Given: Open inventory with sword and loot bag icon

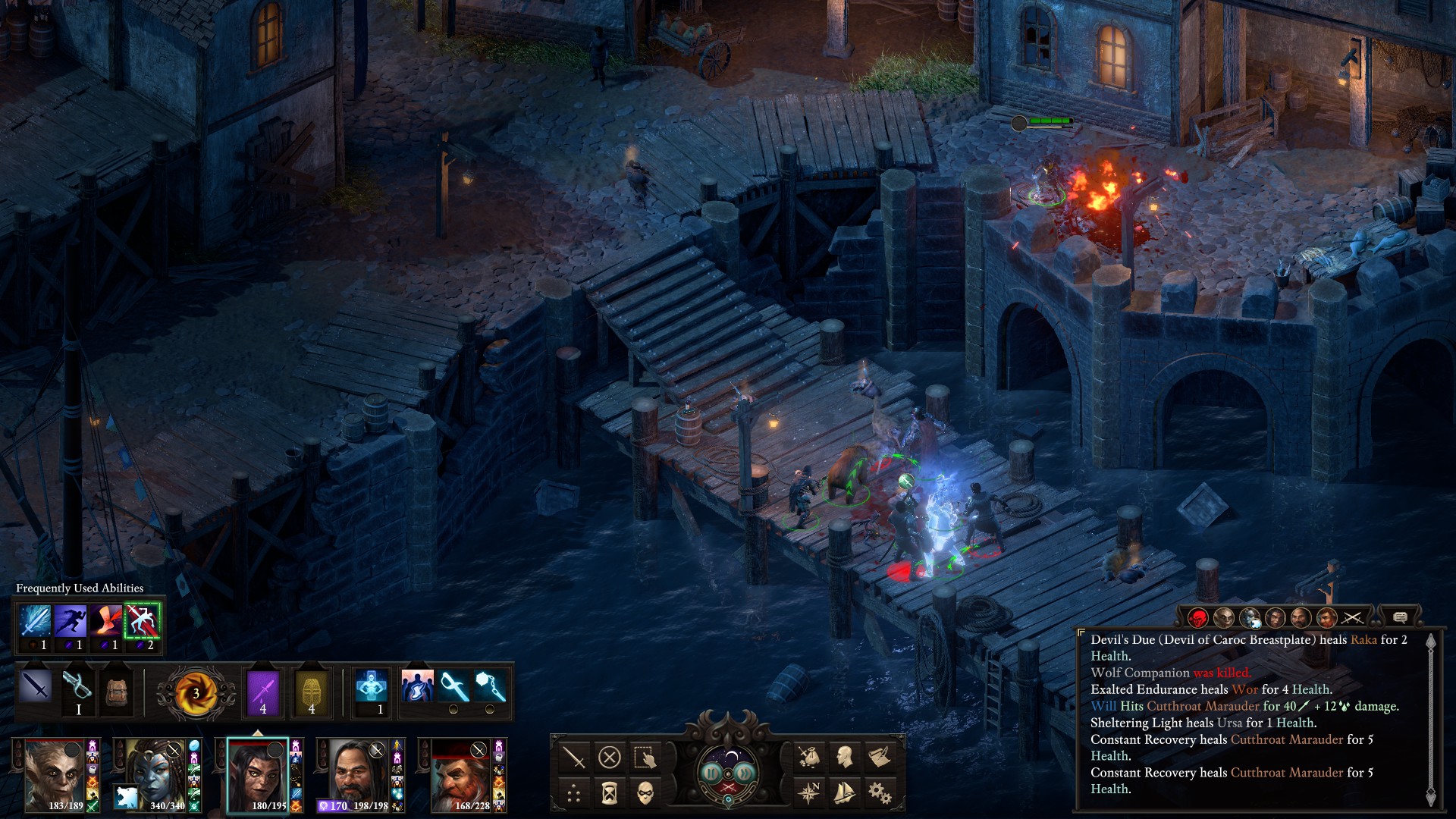Looking at the screenshot, I should click(809, 757).
